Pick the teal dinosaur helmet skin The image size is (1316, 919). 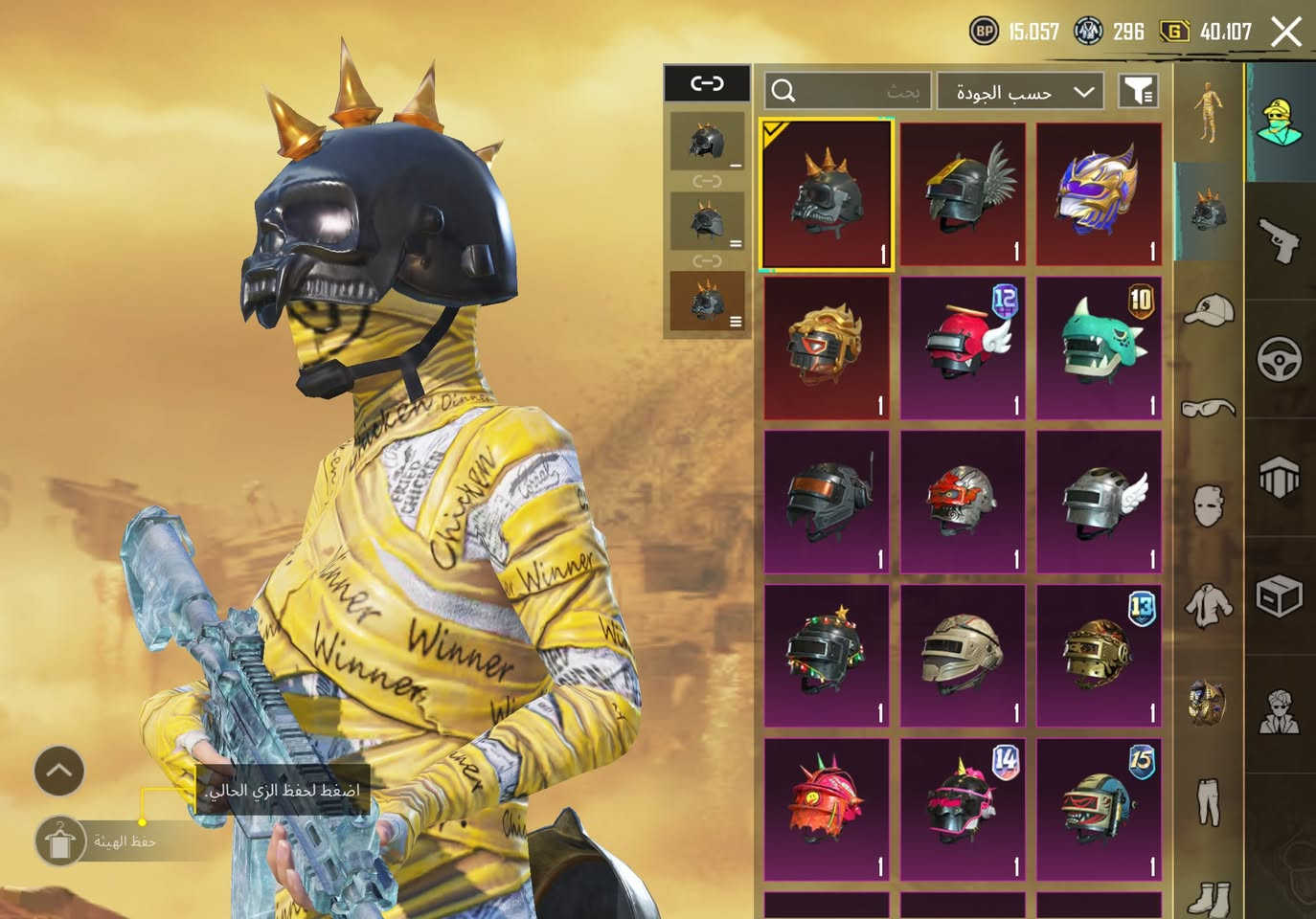click(1099, 348)
